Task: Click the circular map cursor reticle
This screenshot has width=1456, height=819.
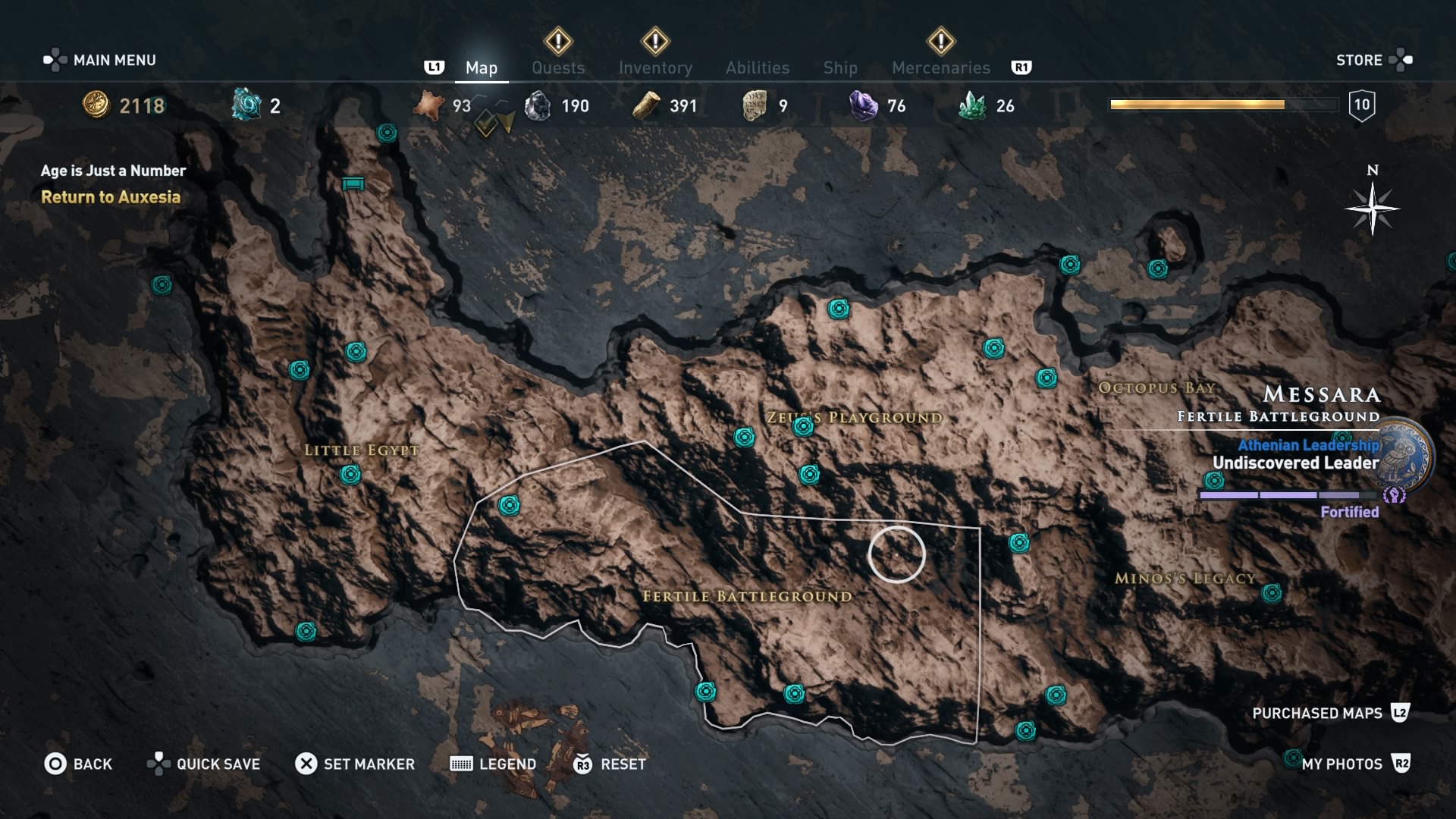Action: point(896,555)
